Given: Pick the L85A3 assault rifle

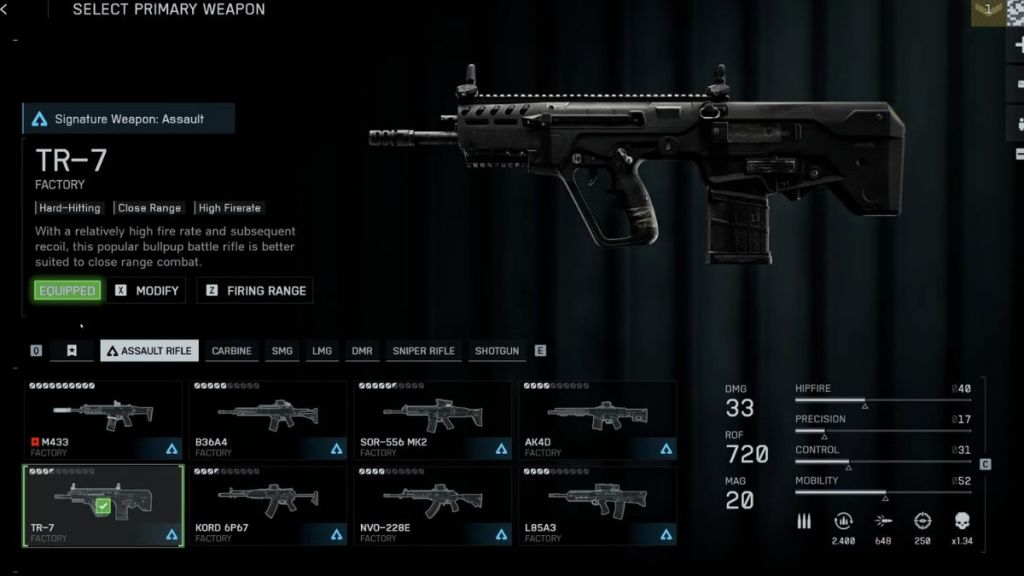Looking at the screenshot, I should point(597,506).
